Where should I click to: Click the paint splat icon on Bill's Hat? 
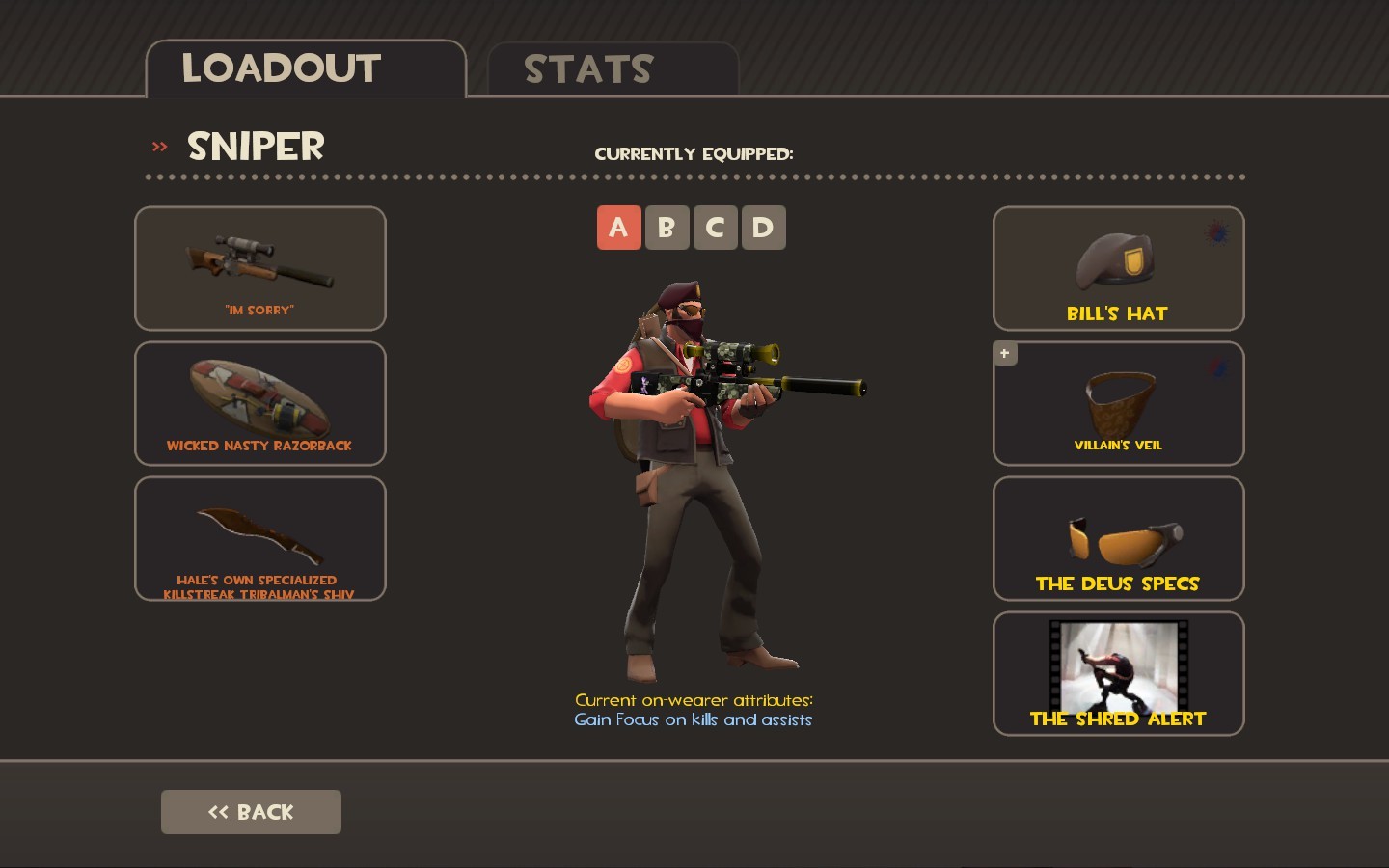tap(1215, 234)
